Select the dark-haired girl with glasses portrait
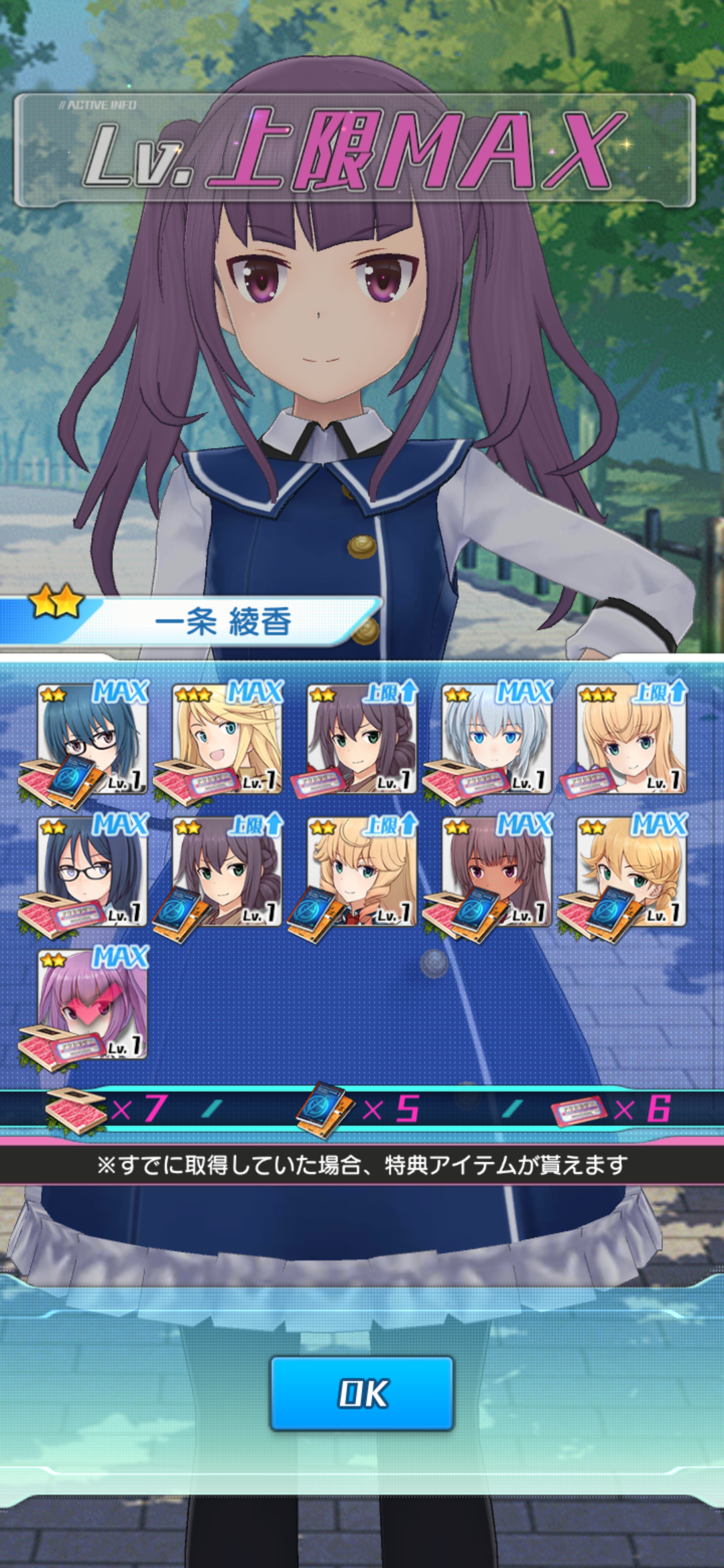724x1568 pixels. click(92, 871)
